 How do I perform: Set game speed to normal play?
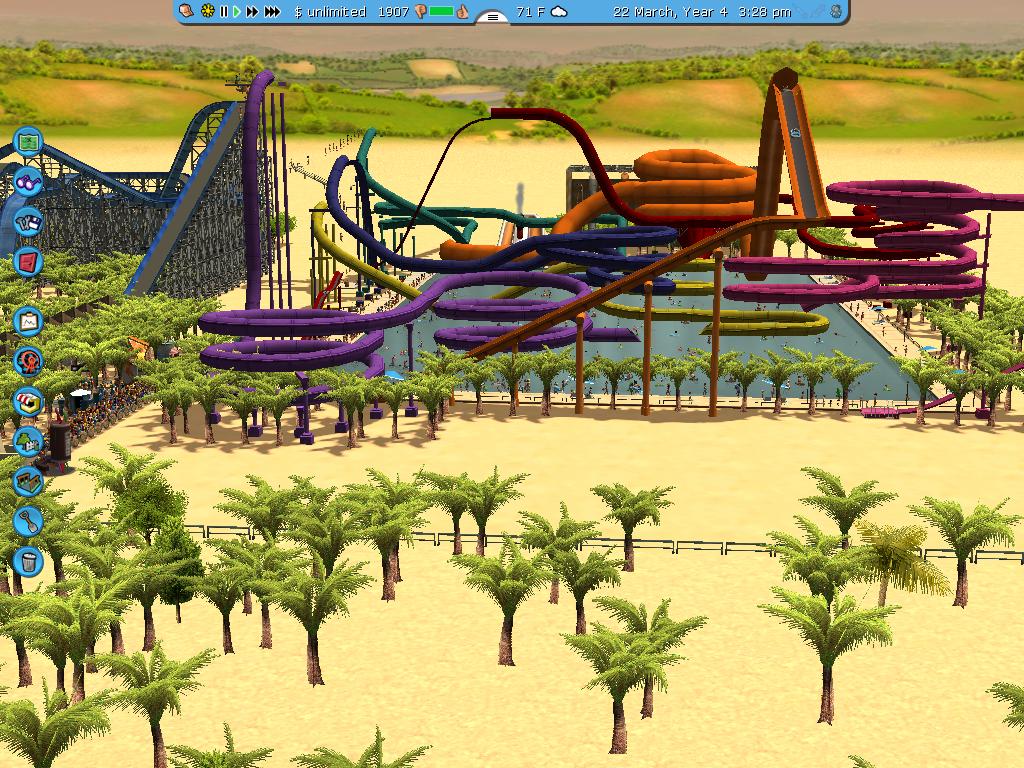[x=237, y=12]
